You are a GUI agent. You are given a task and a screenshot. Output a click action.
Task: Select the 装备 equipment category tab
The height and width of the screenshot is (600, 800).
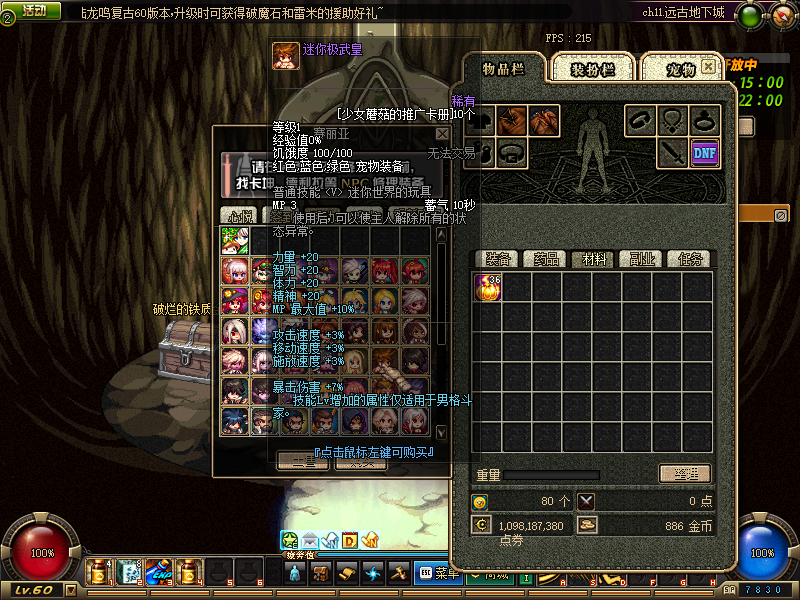click(x=498, y=259)
